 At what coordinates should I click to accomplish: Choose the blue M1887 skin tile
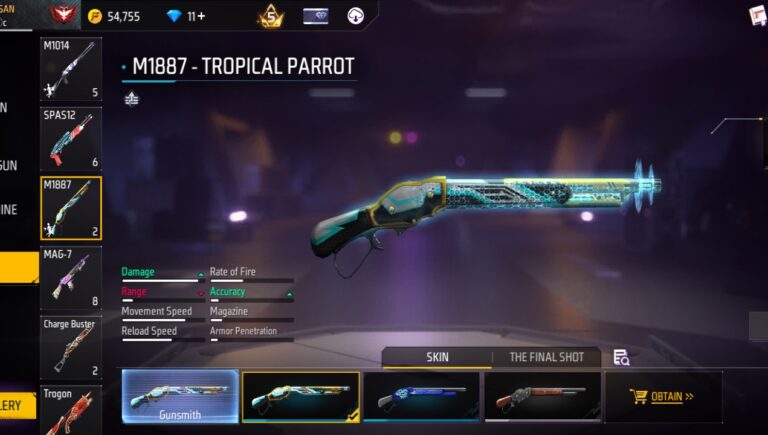click(421, 396)
